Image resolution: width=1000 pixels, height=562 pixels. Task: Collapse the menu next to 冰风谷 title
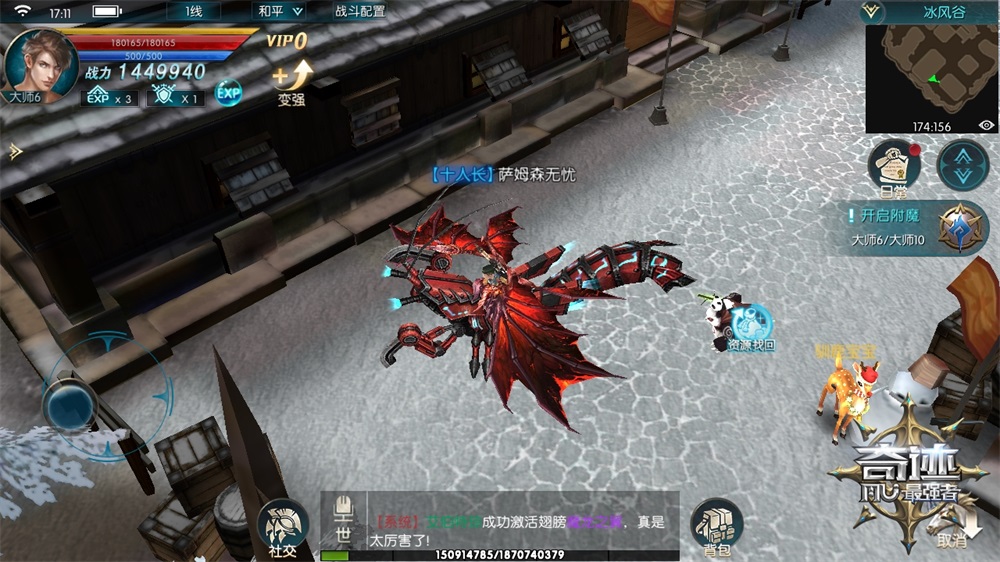(x=872, y=12)
